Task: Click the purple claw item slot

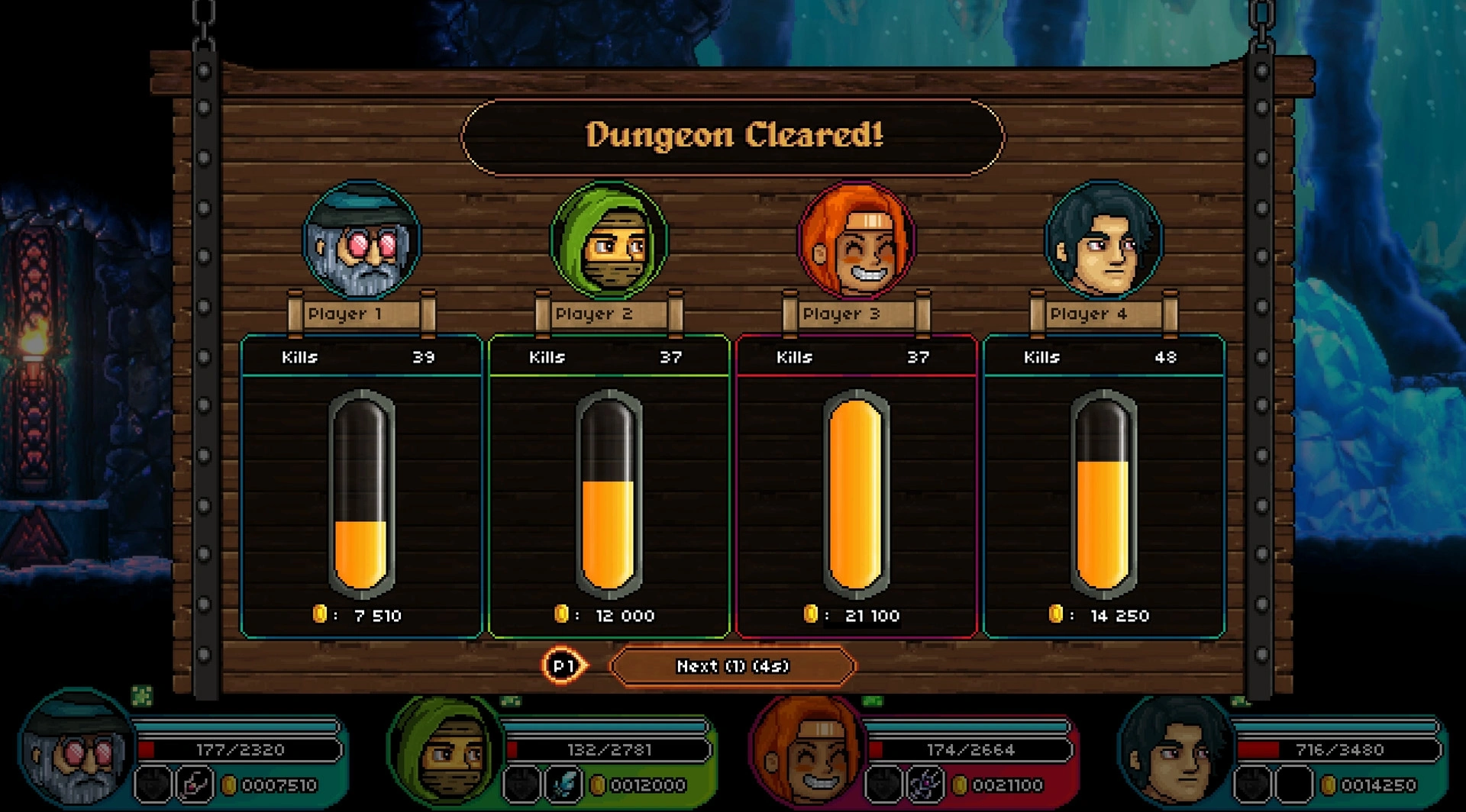Action: click(x=927, y=785)
